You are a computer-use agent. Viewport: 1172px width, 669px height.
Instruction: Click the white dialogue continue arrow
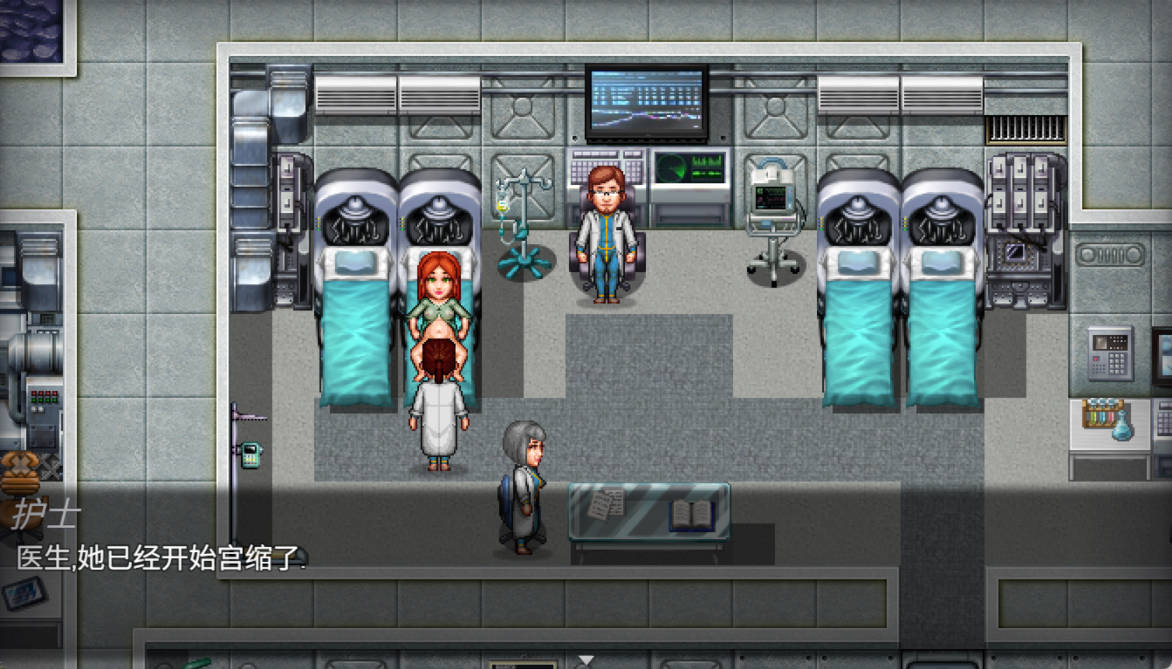[x=587, y=660]
